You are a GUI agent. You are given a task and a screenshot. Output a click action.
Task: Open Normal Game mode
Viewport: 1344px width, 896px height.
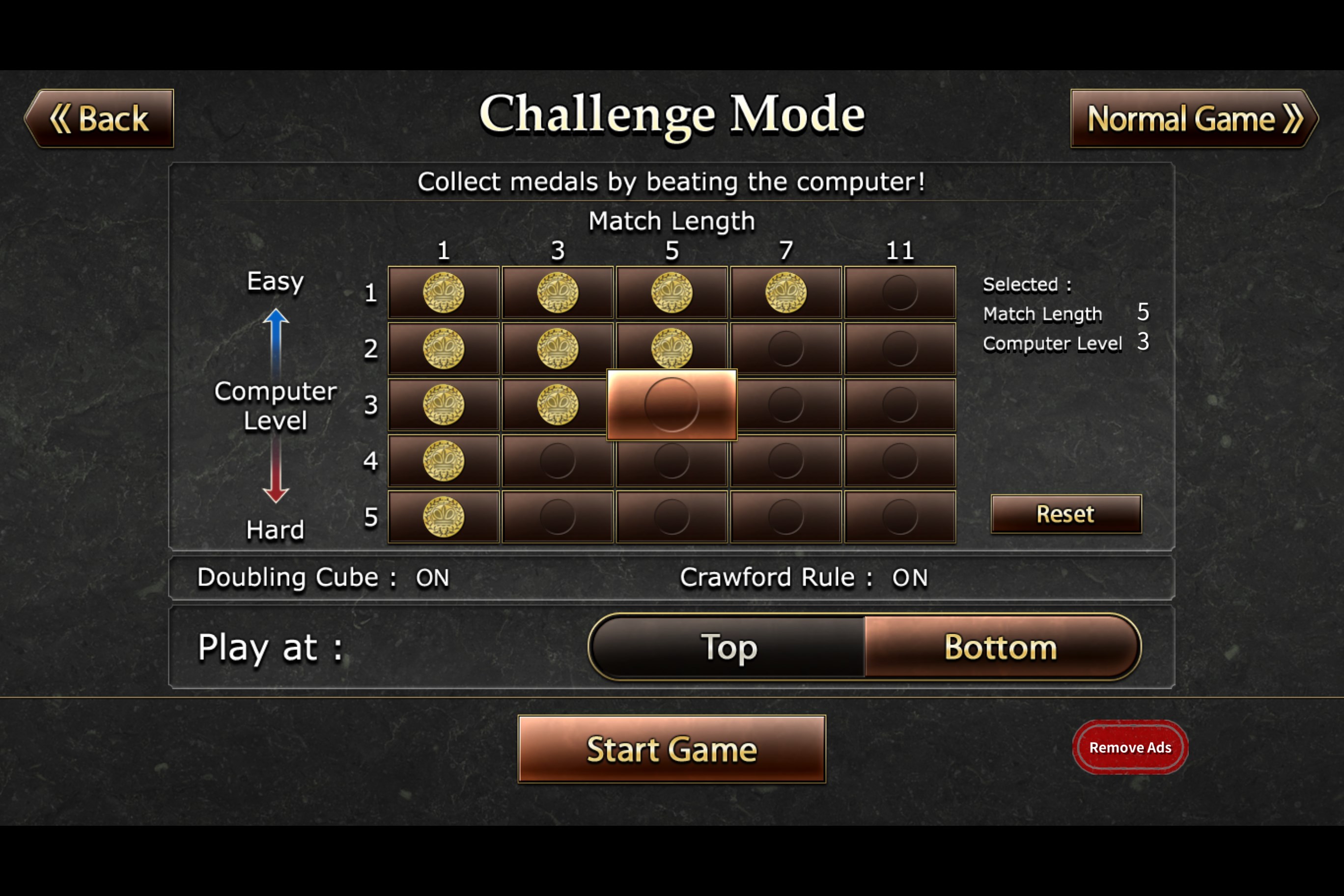click(x=1193, y=119)
